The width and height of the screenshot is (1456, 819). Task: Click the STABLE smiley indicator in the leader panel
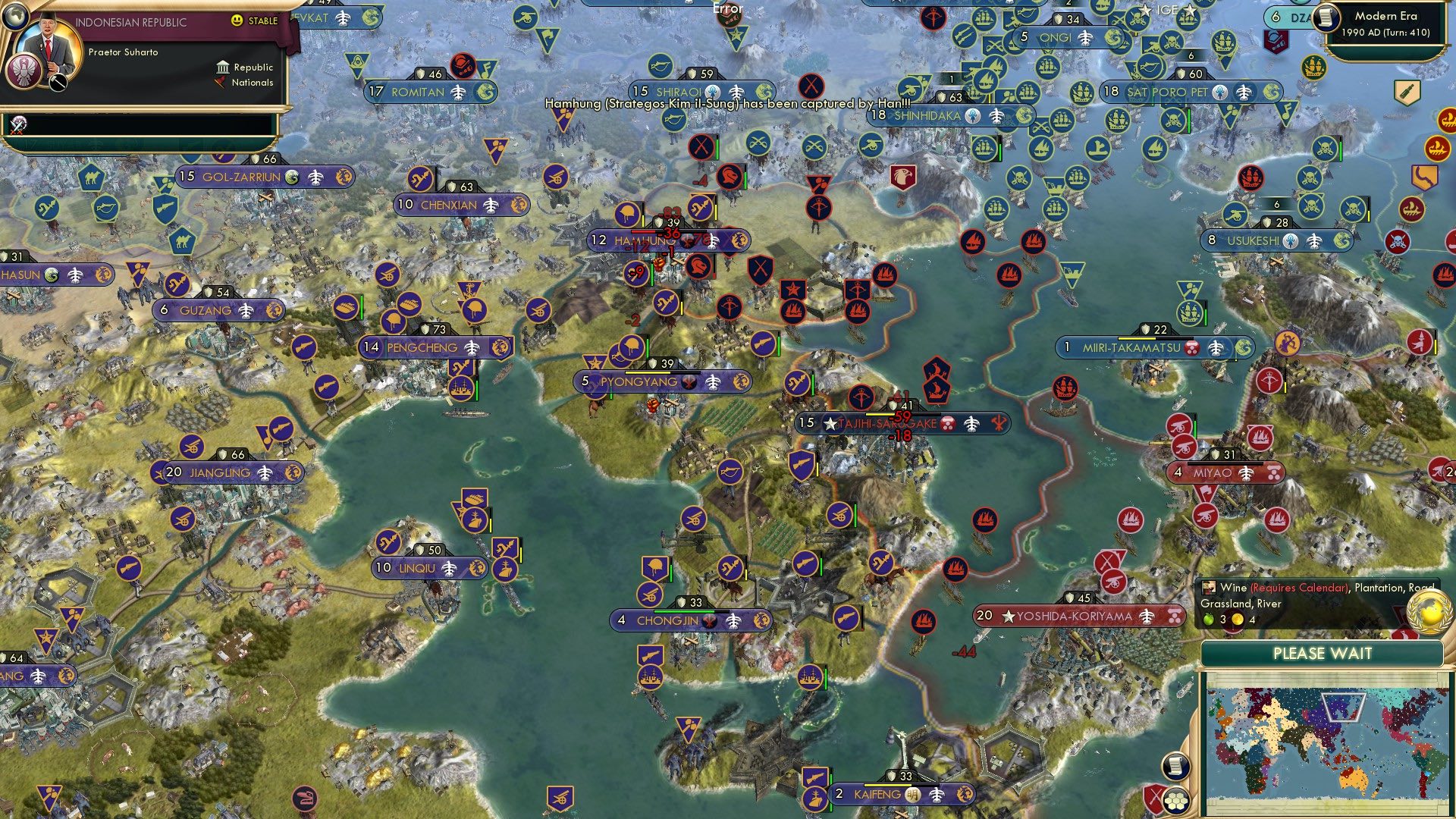point(237,22)
